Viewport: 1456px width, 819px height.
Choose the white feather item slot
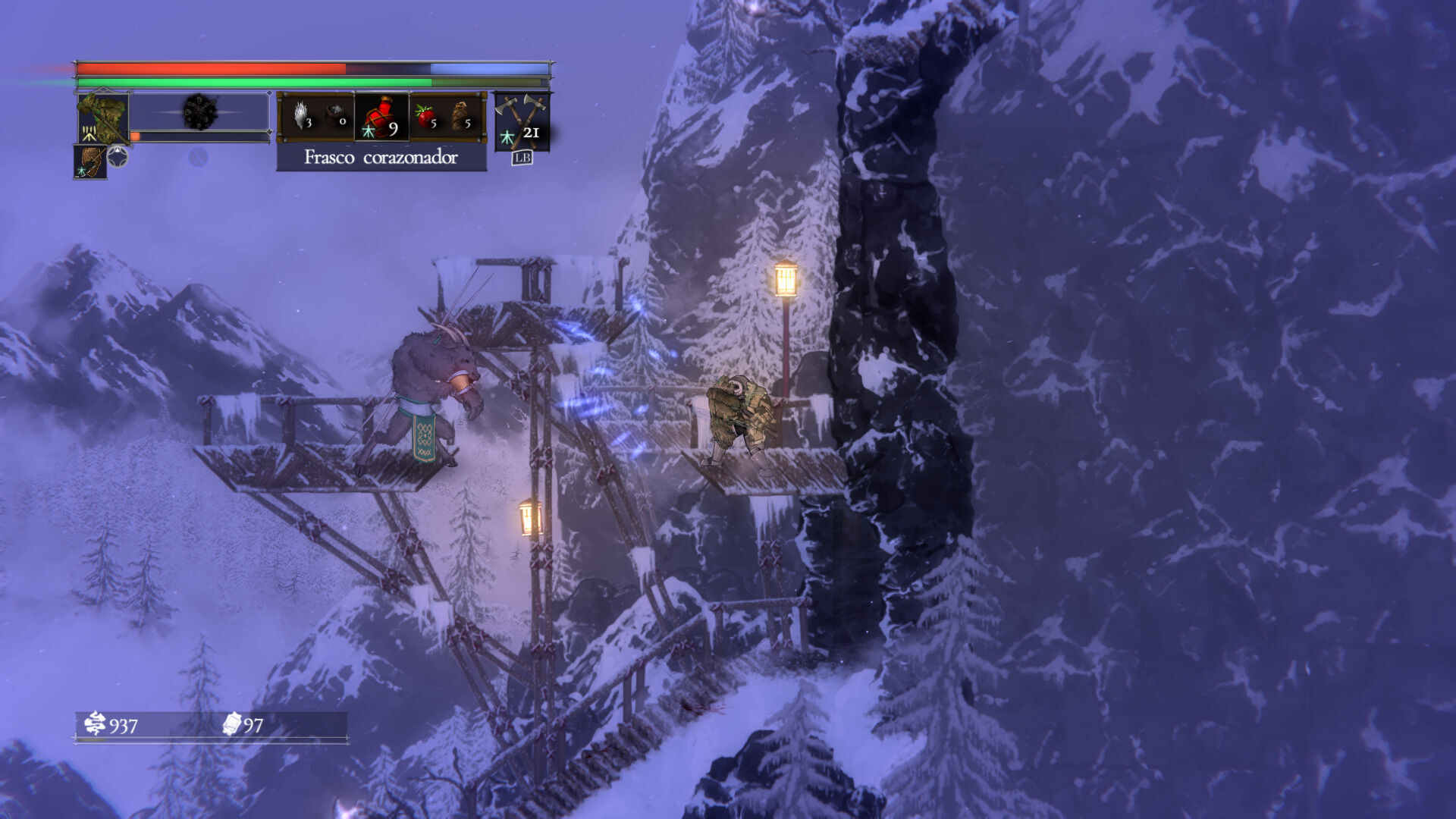pos(303,116)
